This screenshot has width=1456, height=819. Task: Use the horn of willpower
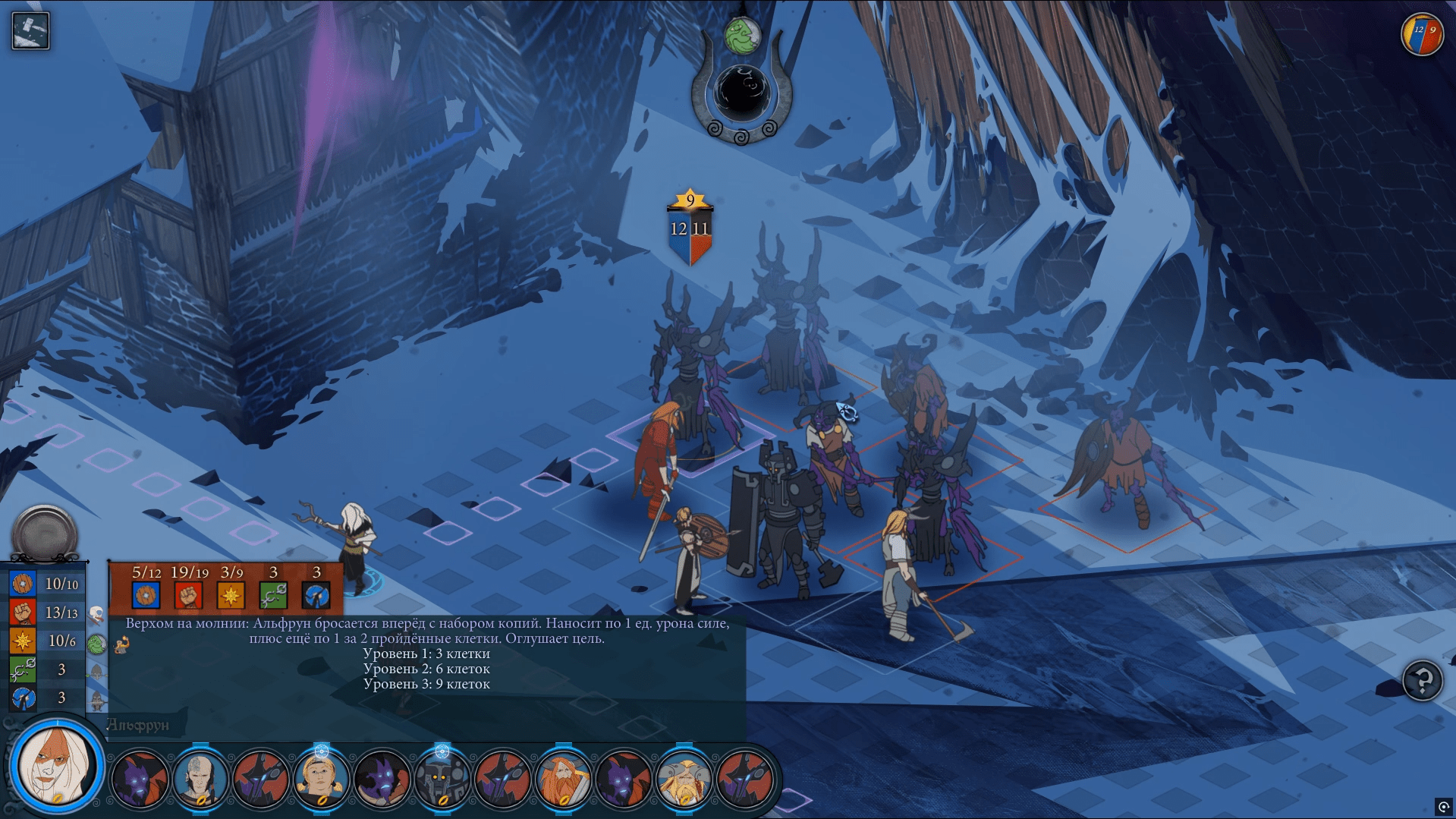tap(741, 93)
